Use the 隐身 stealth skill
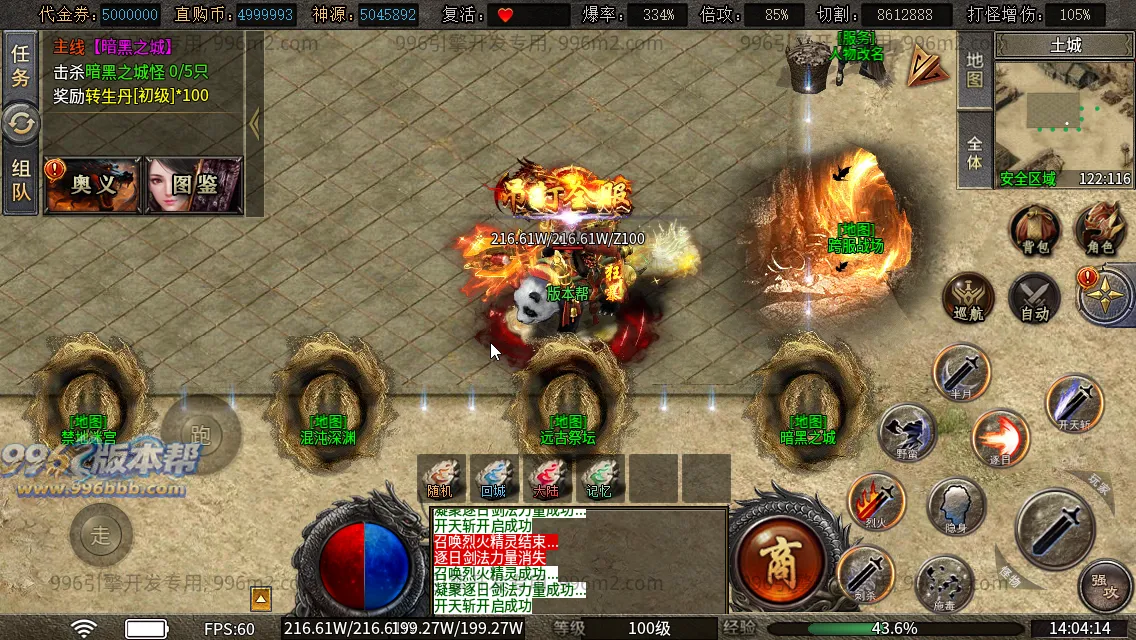Image resolution: width=1136 pixels, height=640 pixels. click(x=955, y=506)
